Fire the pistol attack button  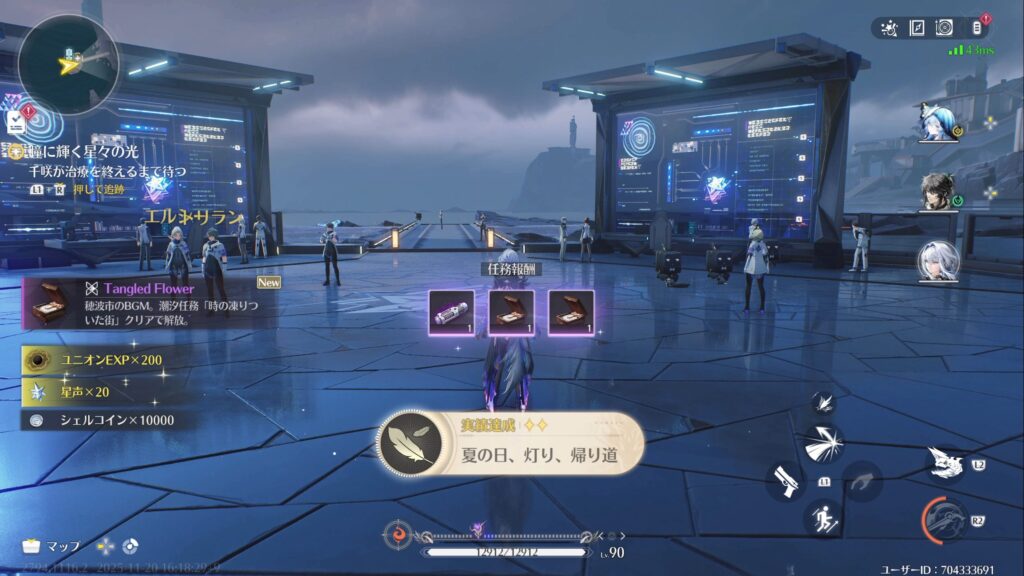787,481
